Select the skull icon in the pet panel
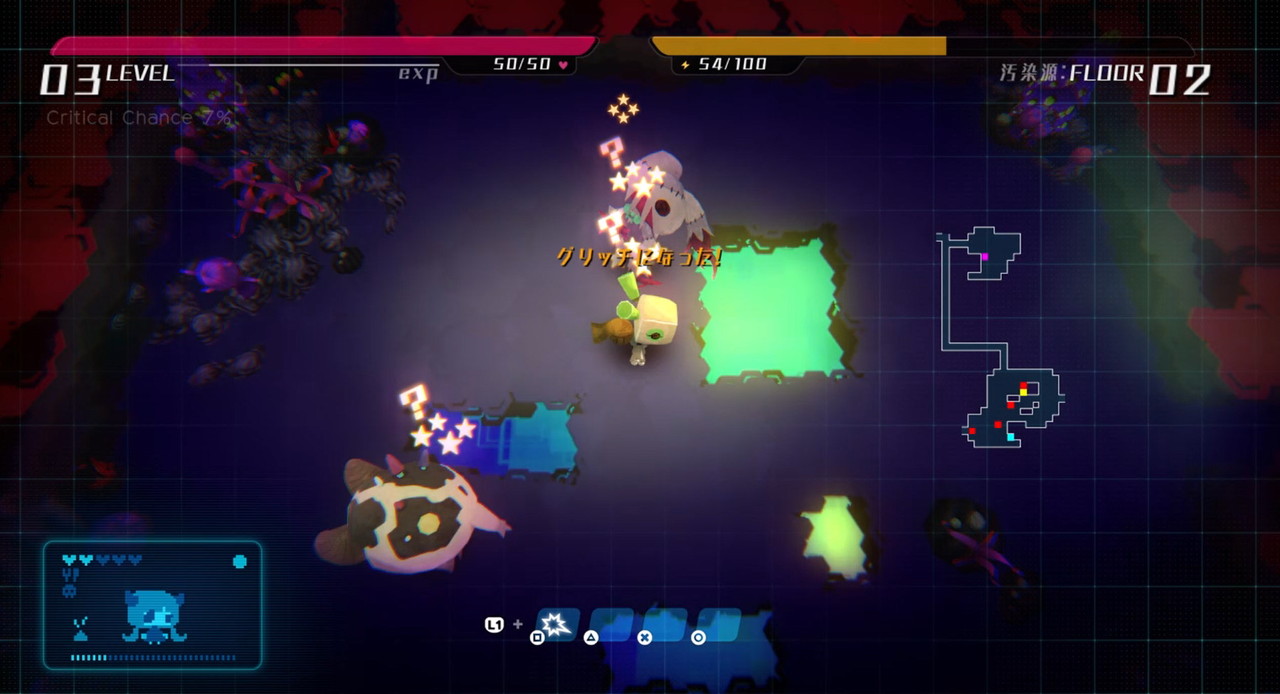1280x694 pixels. pos(69,591)
